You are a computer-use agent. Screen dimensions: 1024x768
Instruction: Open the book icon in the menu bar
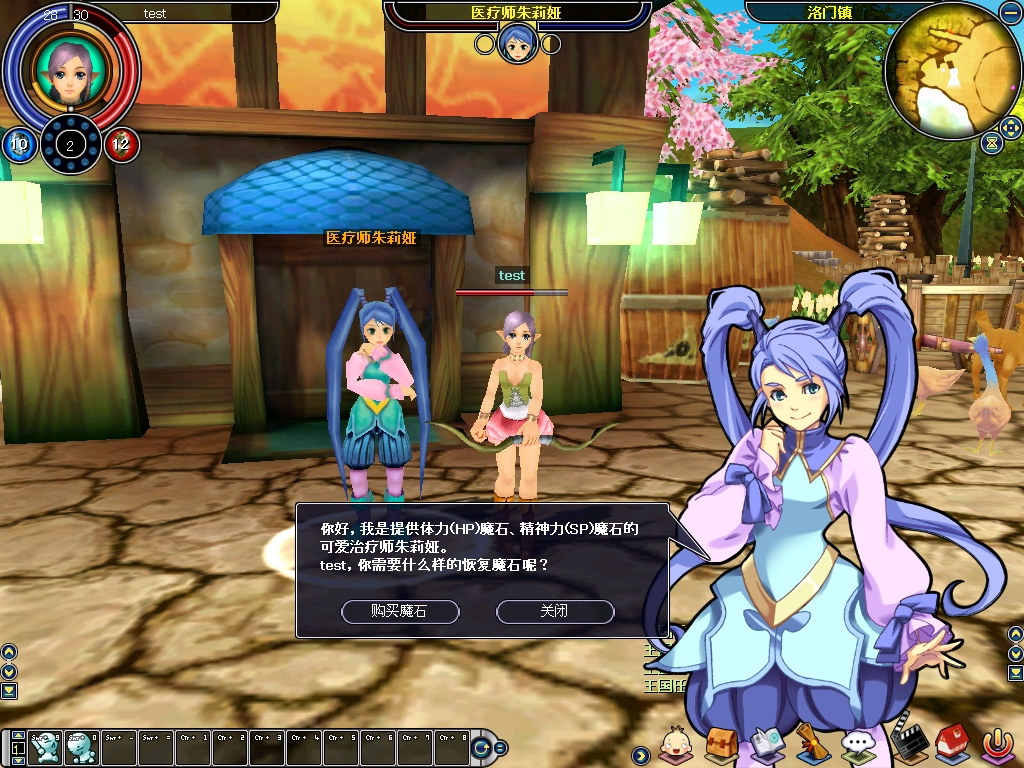[x=767, y=743]
